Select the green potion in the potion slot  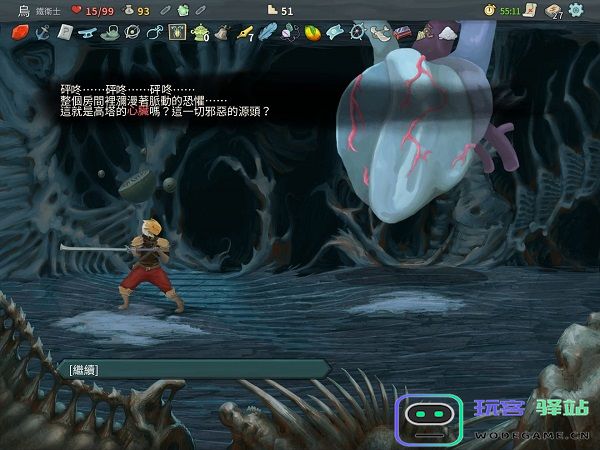point(184,10)
